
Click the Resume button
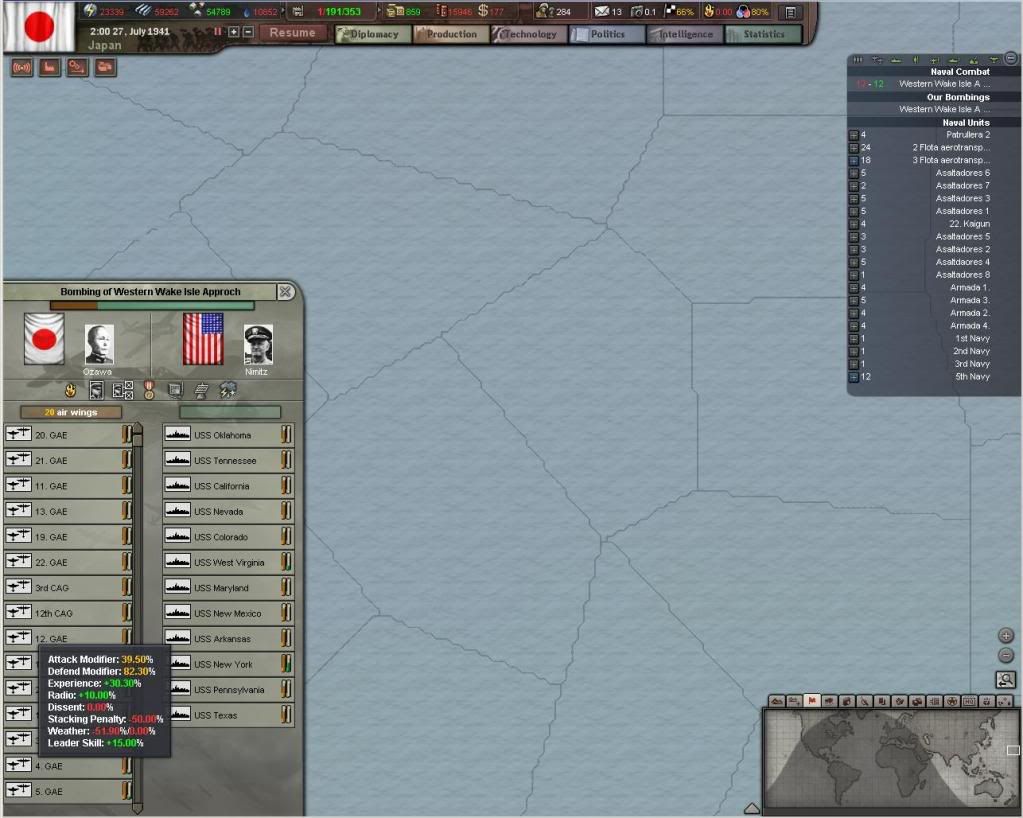(292, 32)
